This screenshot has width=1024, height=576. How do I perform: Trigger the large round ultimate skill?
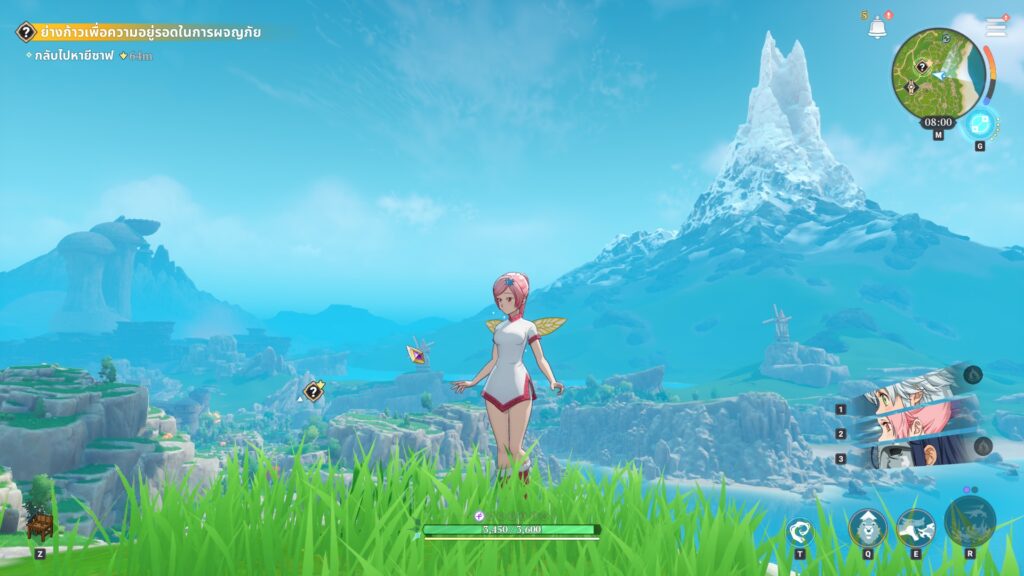click(969, 520)
